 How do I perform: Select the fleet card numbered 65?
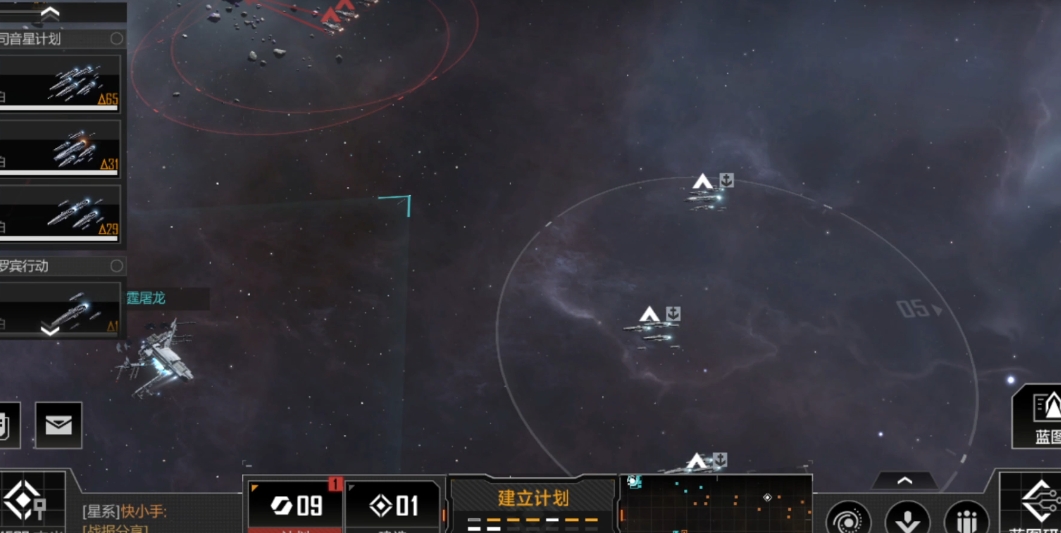tap(60, 84)
